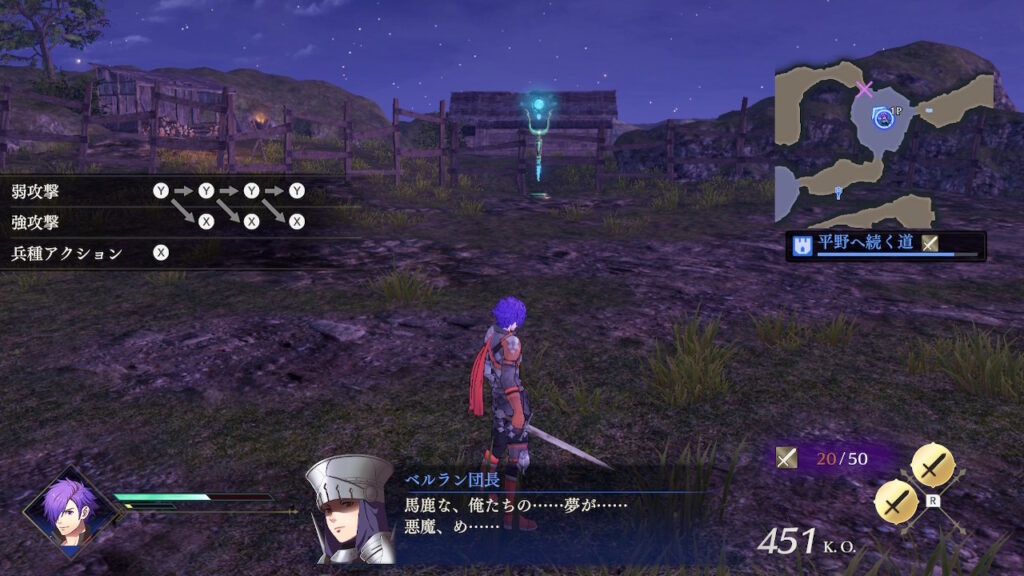Viewport: 1024px width, 576px height.
Task: Select the 強攻撃 combo row
Action: click(160, 221)
